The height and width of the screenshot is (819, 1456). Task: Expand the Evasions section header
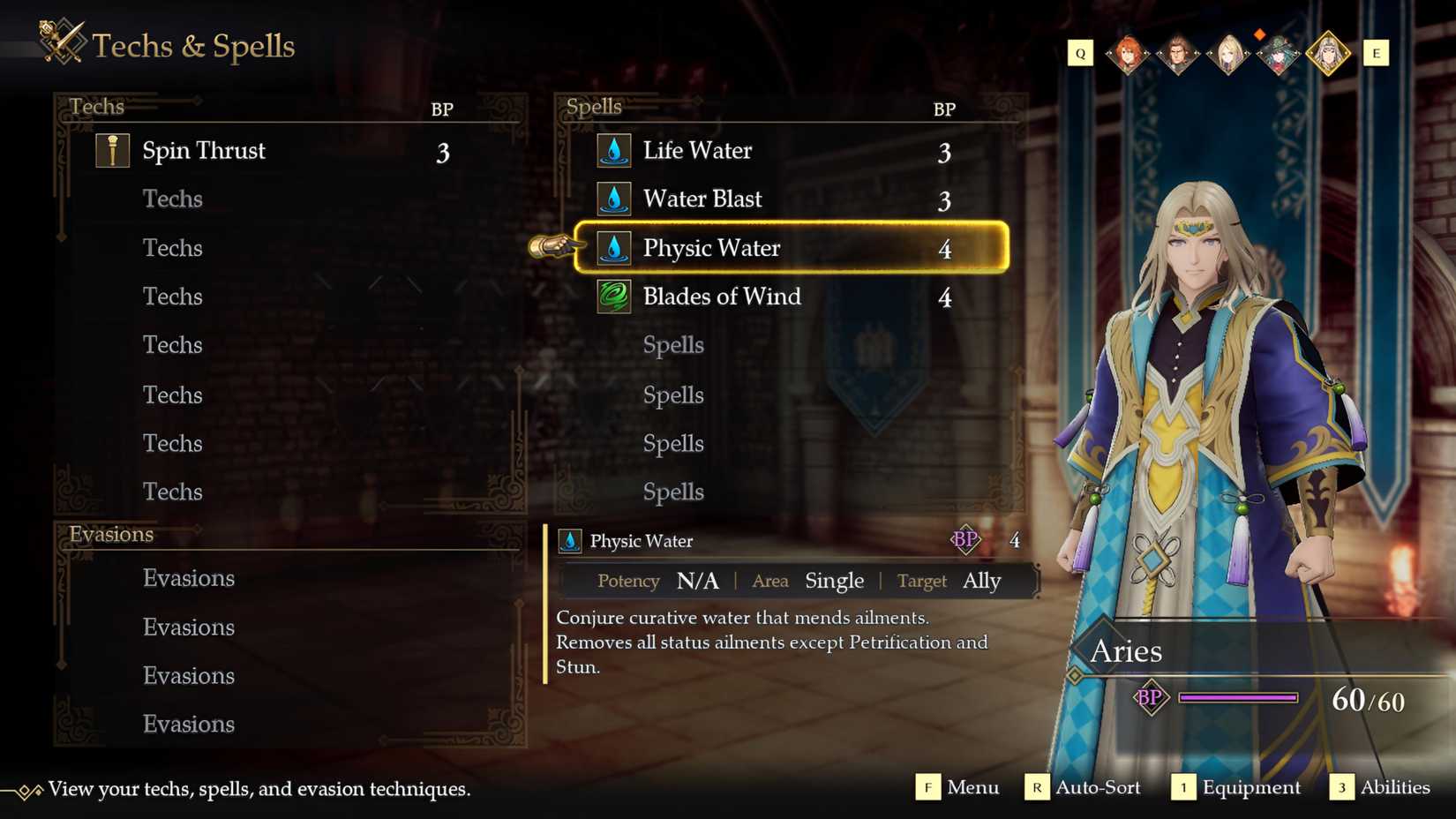click(111, 534)
